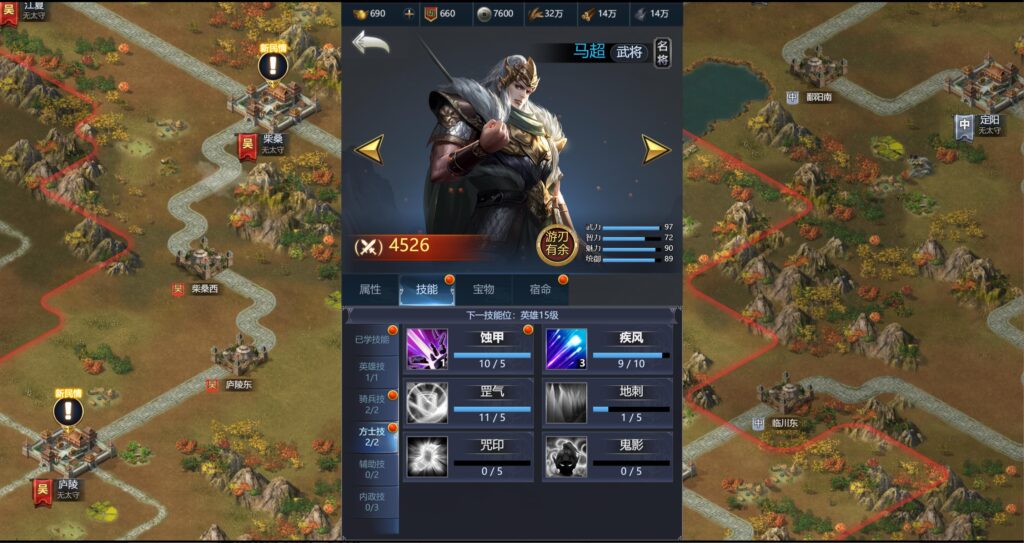Viewport: 1024px width, 543px height.
Task: Show the 已学技能 learned skills list
Action: tap(372, 340)
